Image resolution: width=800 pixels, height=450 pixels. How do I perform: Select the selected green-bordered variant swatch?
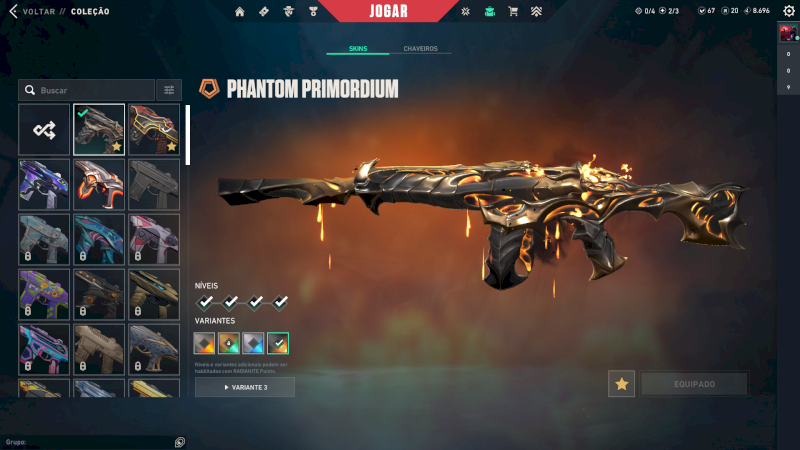pos(278,344)
